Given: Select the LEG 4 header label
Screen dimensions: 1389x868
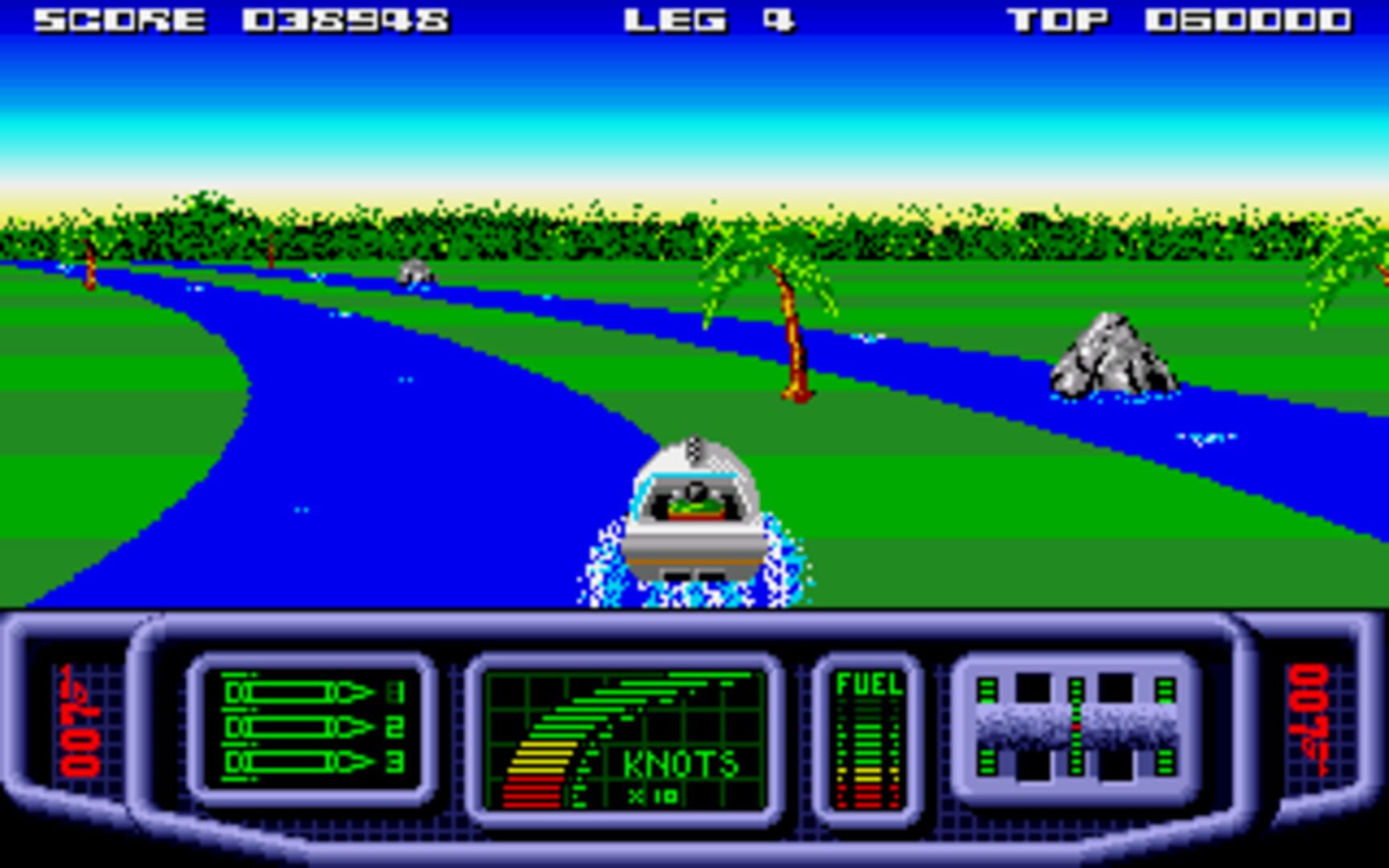Looking at the screenshot, I should coord(709,19).
